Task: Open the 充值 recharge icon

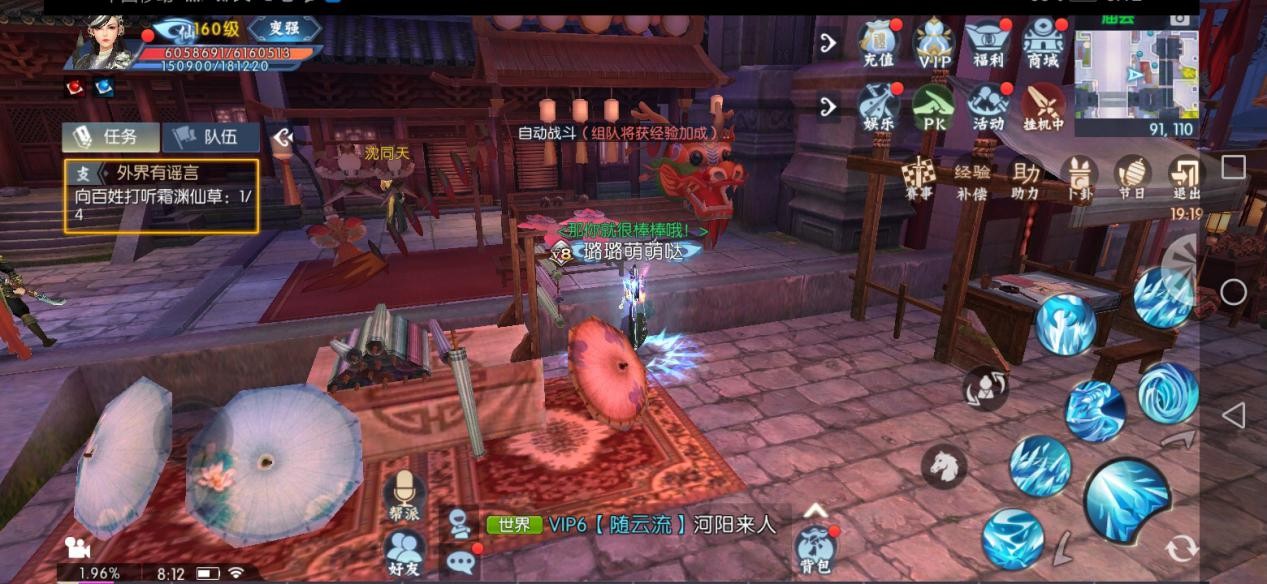Action: [878, 44]
